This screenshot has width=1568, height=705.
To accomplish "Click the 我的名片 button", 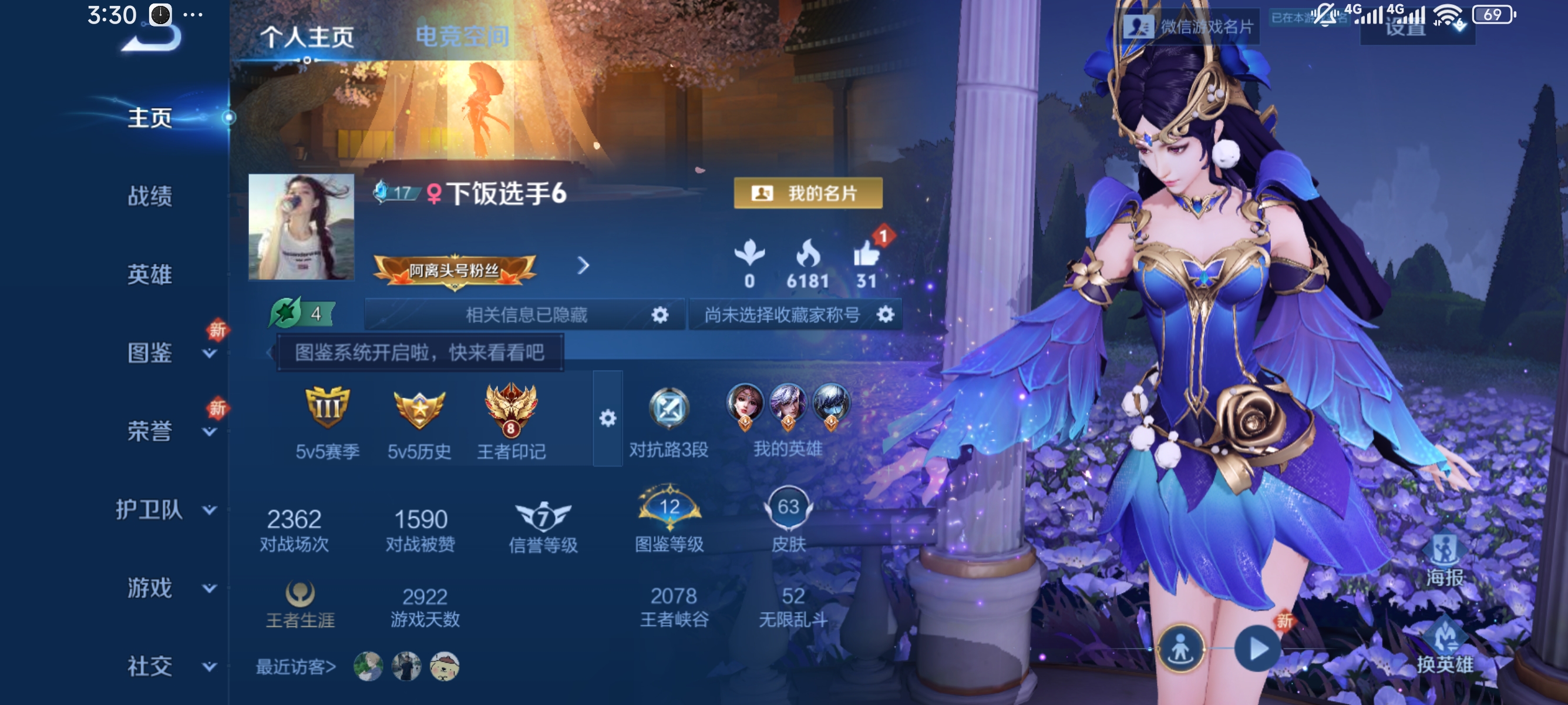I will click(807, 193).
